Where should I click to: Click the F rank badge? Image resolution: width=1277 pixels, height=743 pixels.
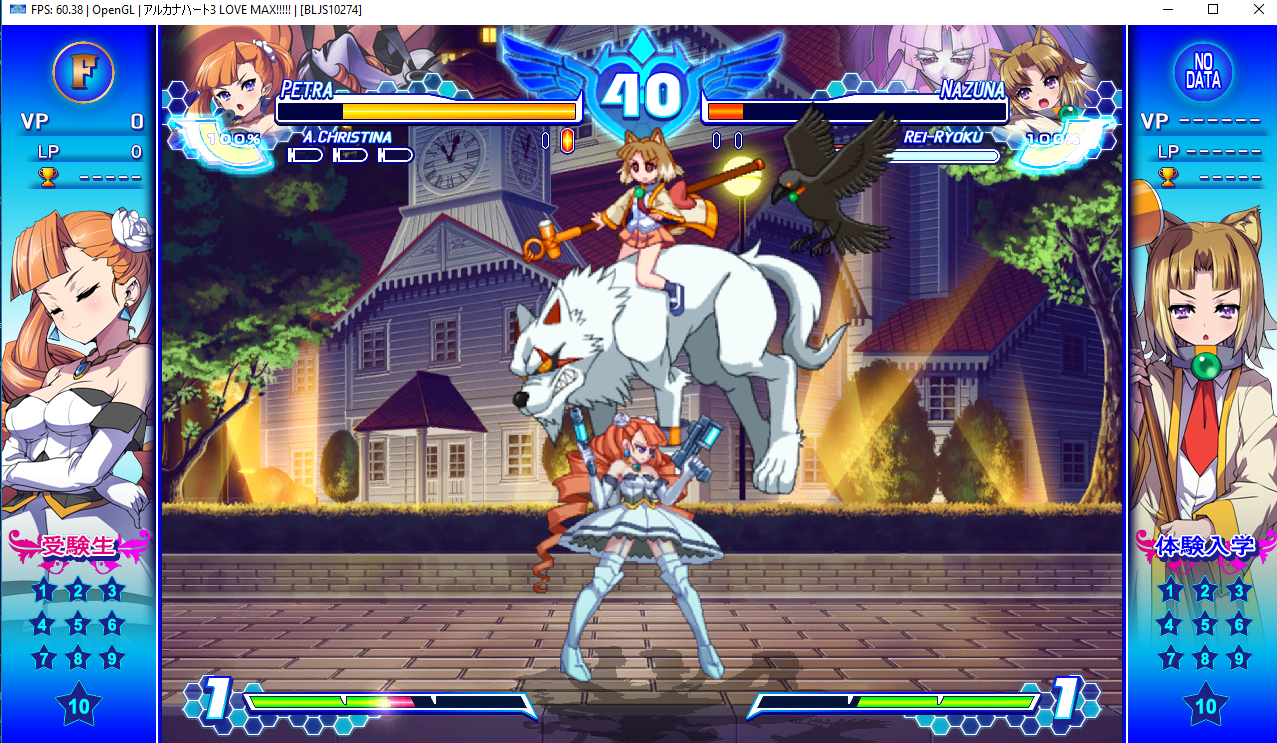83,72
